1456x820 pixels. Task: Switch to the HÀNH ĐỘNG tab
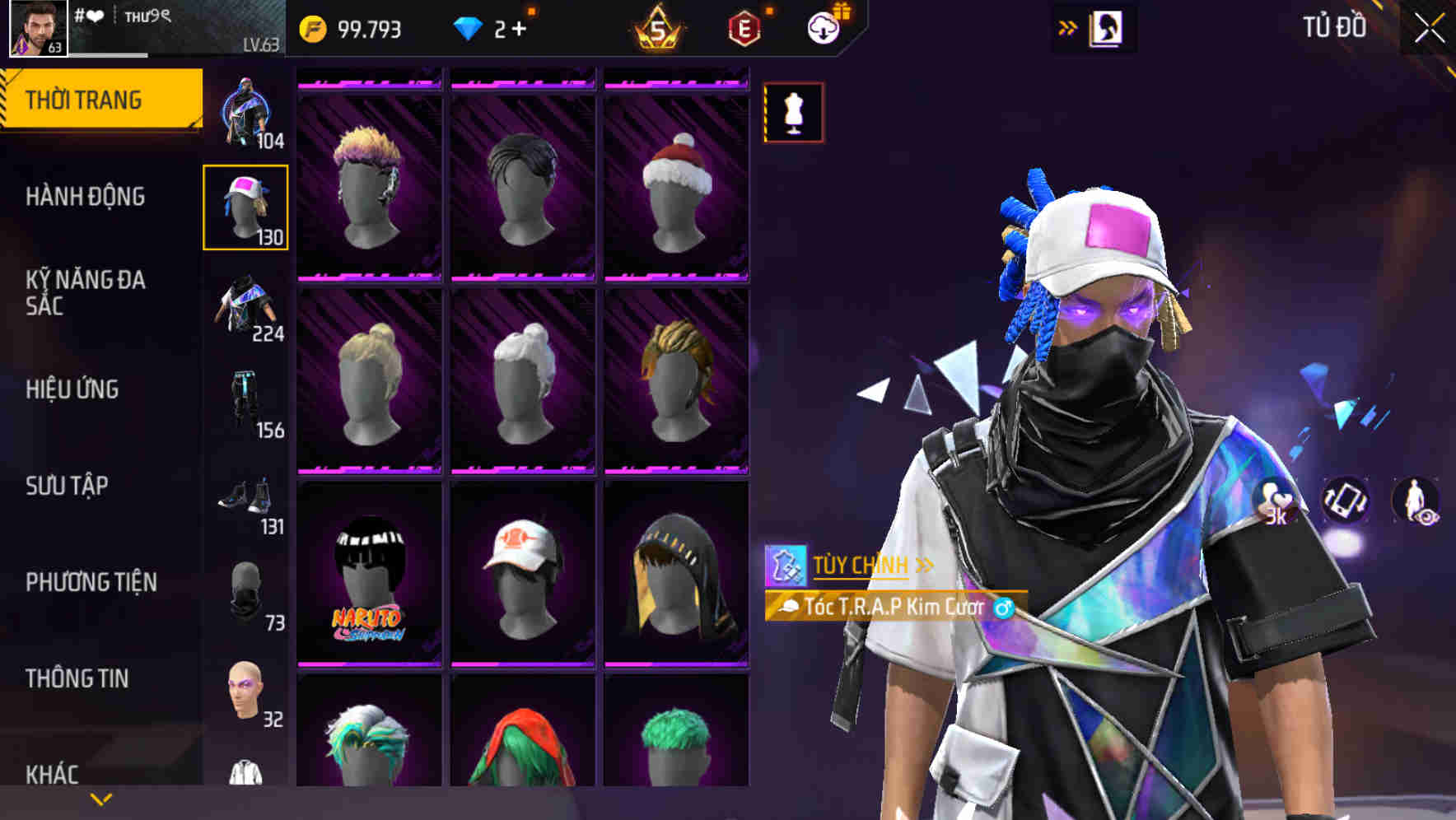[x=83, y=197]
